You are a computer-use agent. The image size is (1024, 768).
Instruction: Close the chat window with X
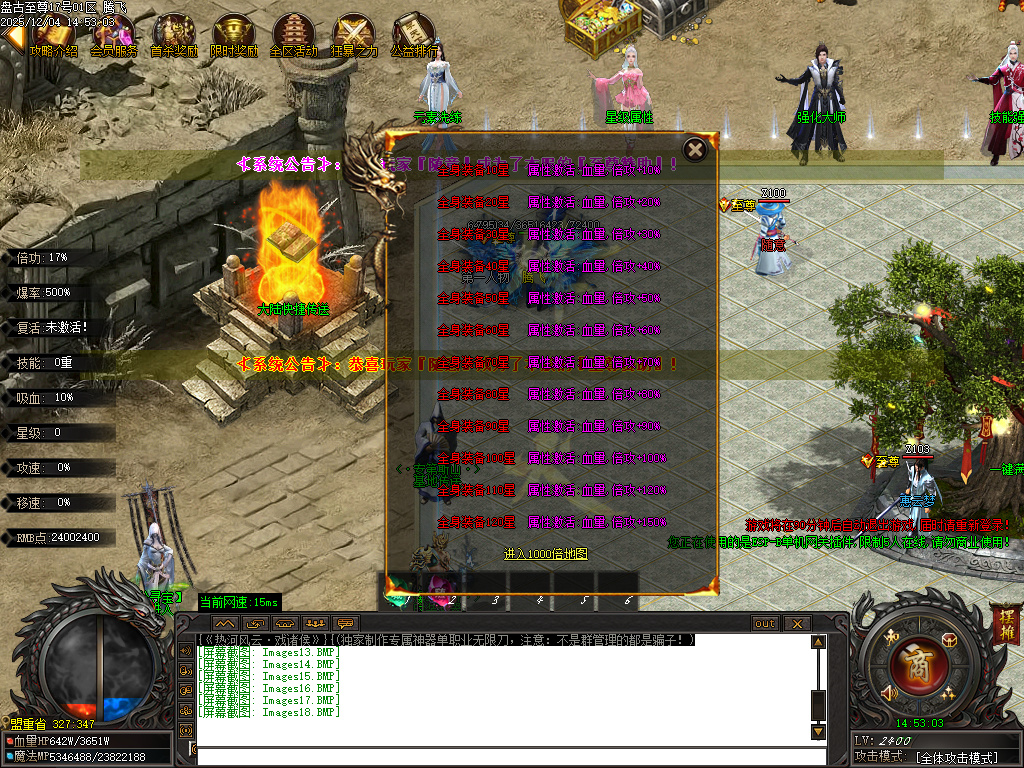797,623
